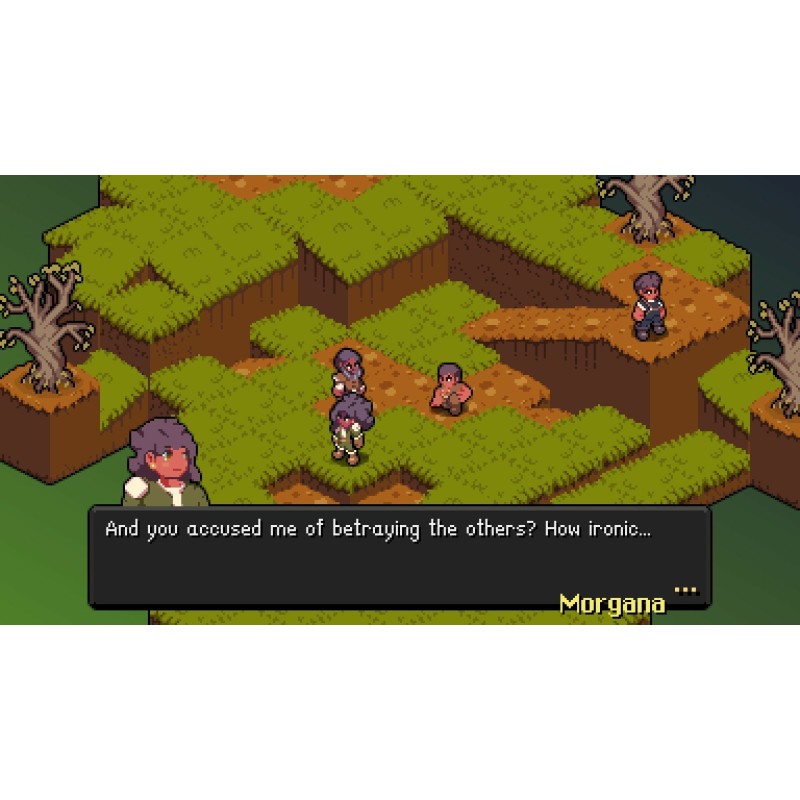
Task: Advance the dialogue via the ellipsis indicator
Action: (685, 590)
